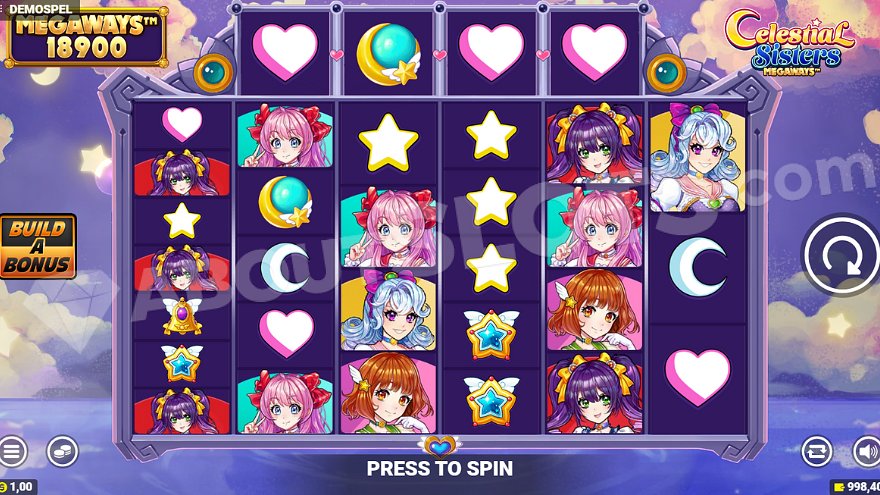This screenshot has width=880, height=495.
Task: Spin the reels with the circular arrow button
Action: pos(841,256)
